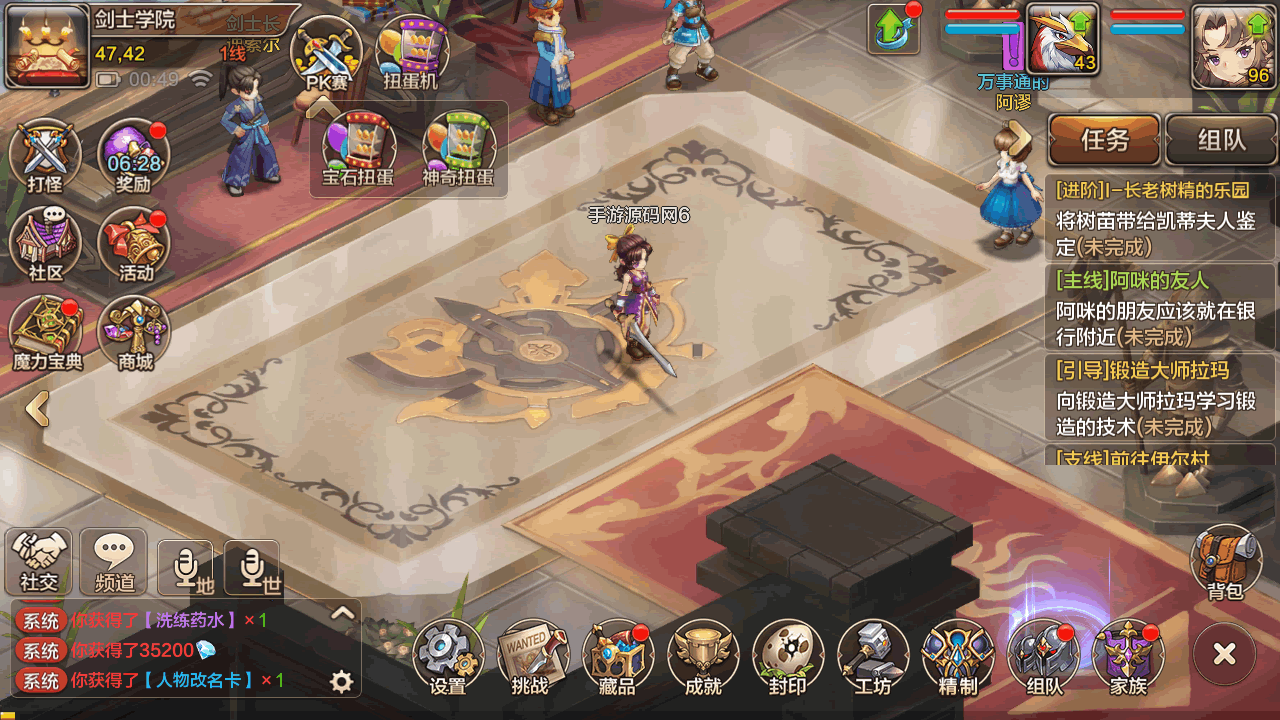
Task: Switch to the 组队 team tab
Action: point(1221,140)
